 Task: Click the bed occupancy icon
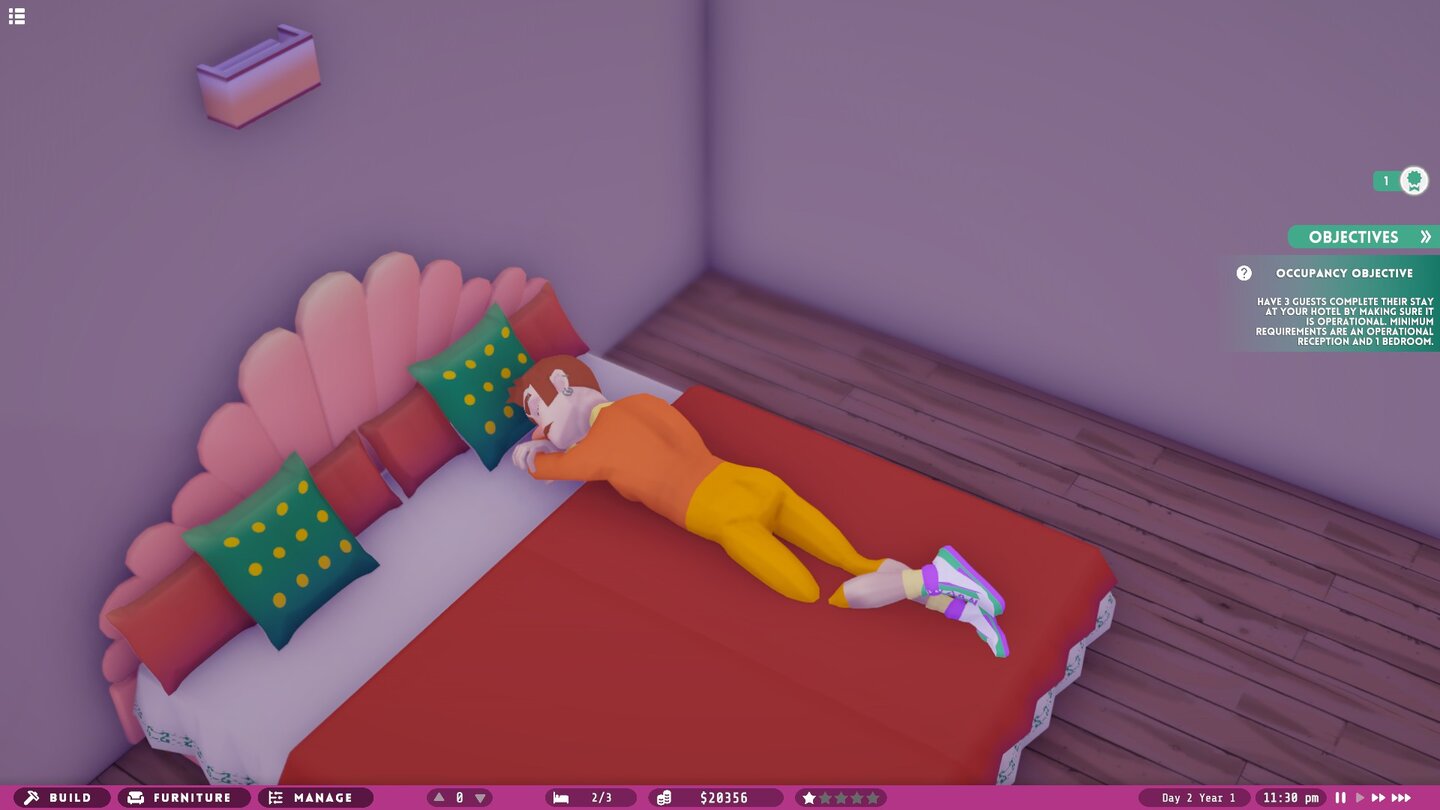pos(561,797)
